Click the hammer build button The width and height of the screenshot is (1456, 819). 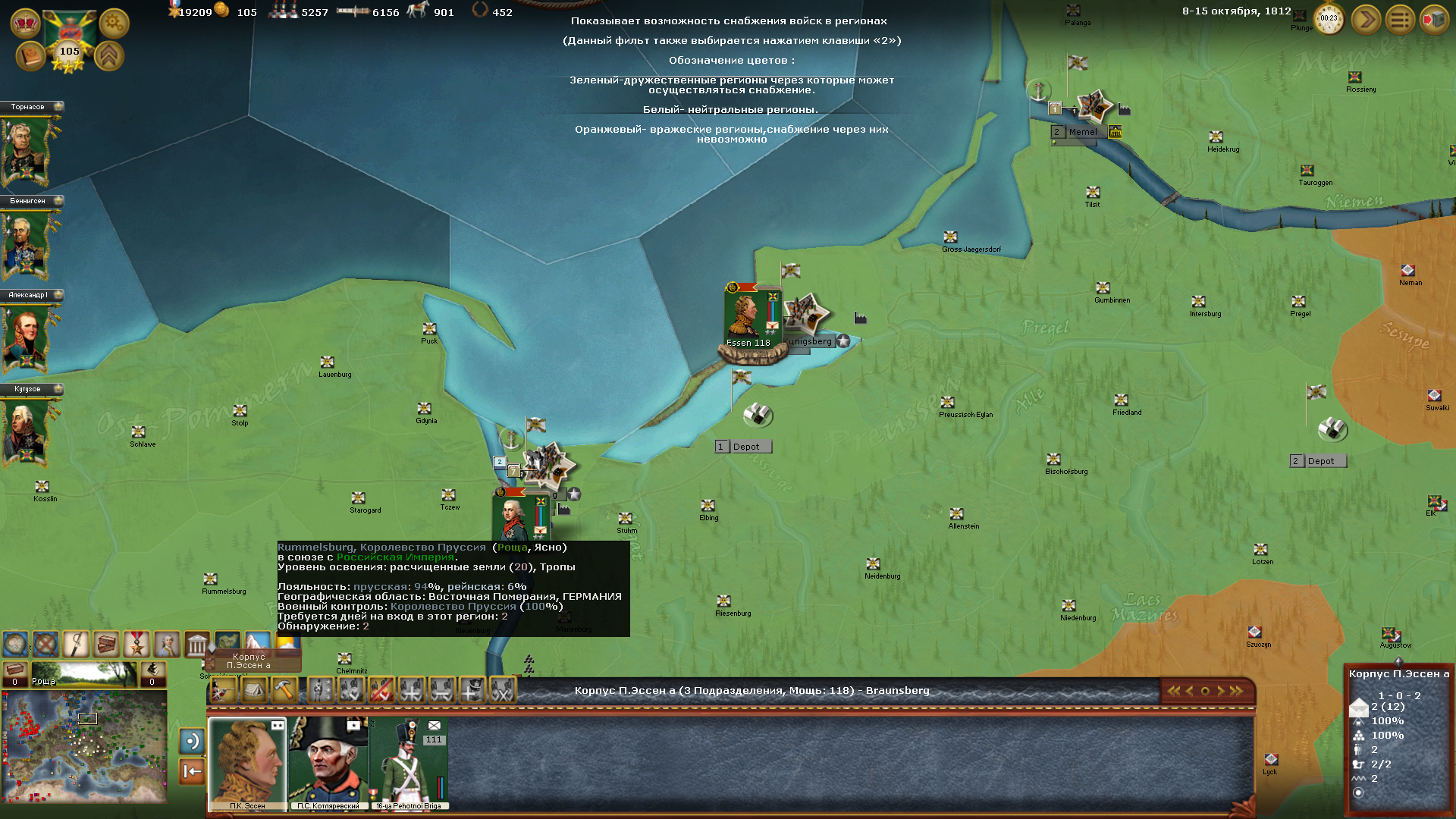click(284, 690)
